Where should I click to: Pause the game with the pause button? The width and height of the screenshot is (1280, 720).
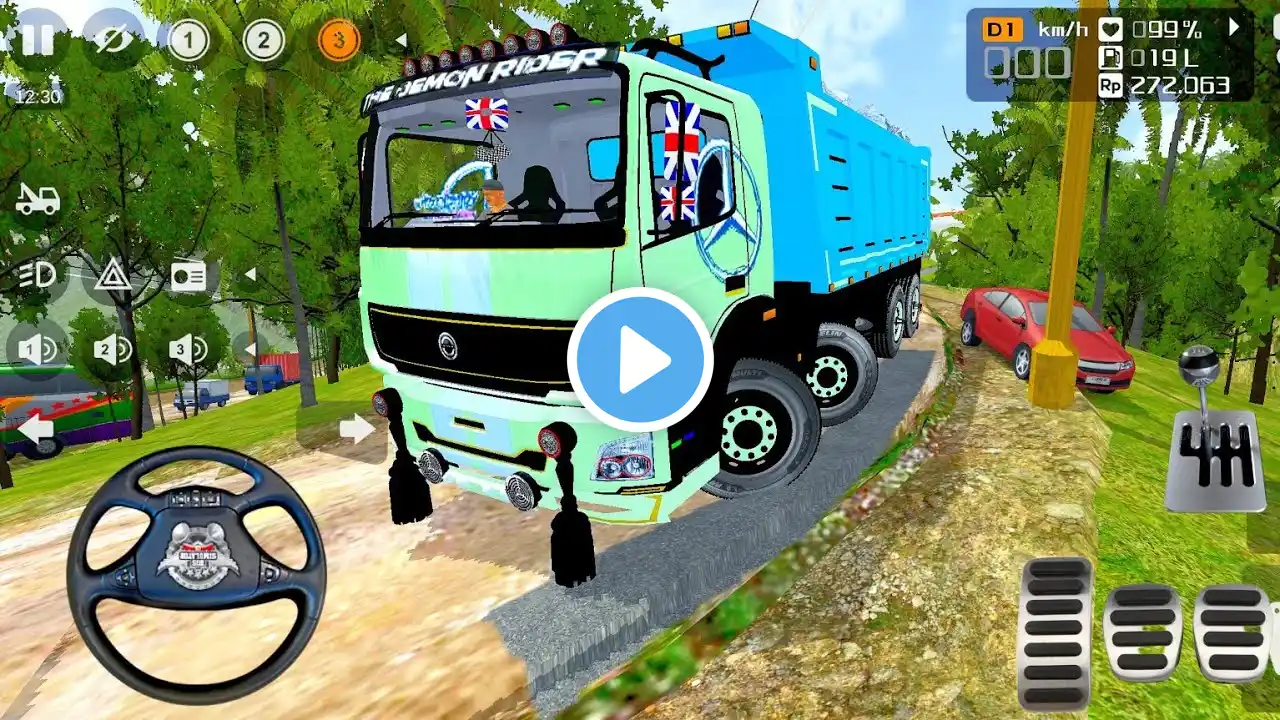click(x=38, y=40)
